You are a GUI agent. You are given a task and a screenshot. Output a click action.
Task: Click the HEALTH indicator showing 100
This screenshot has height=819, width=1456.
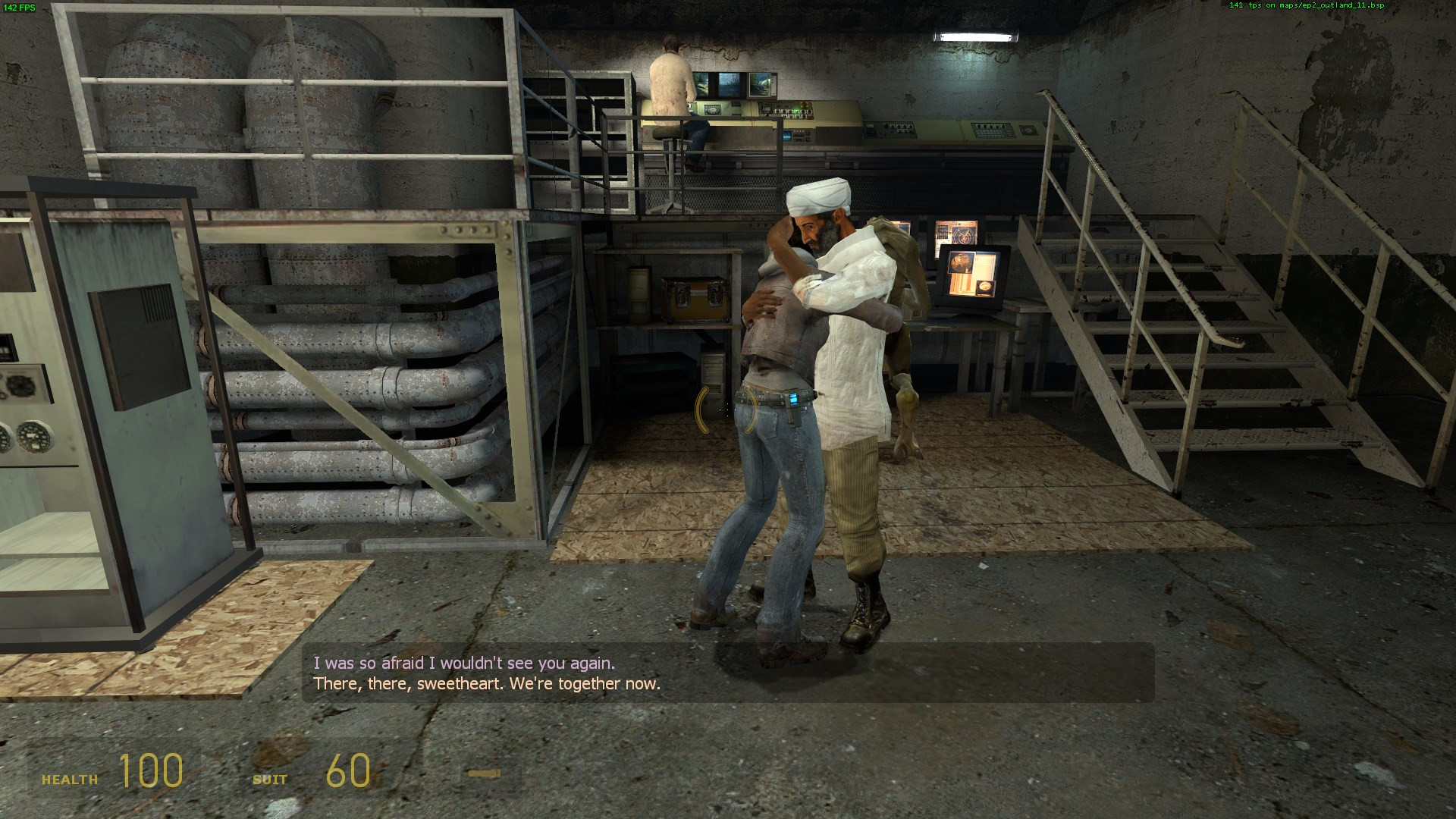pyautogui.click(x=151, y=772)
